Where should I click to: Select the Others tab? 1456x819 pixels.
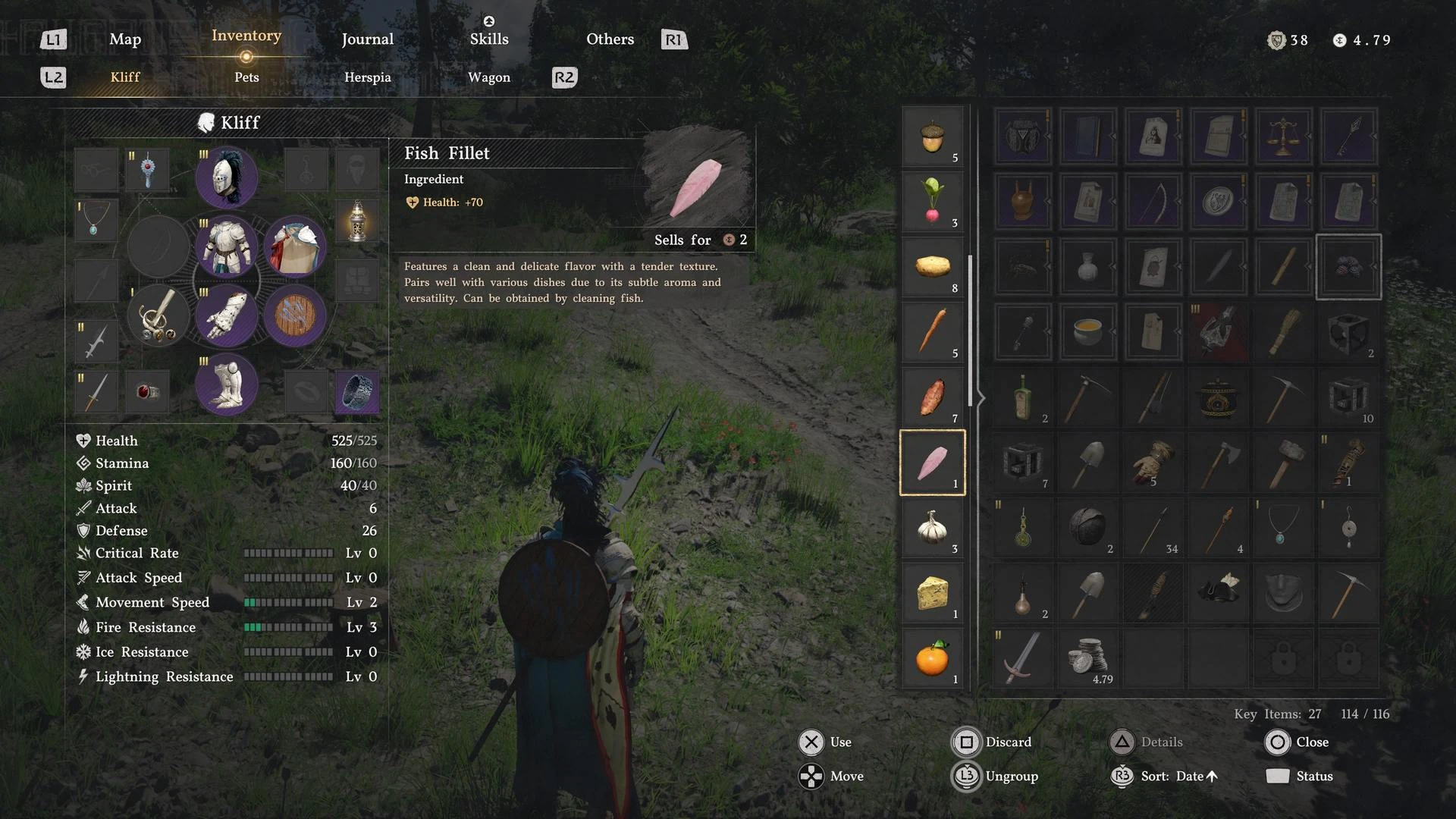point(610,39)
